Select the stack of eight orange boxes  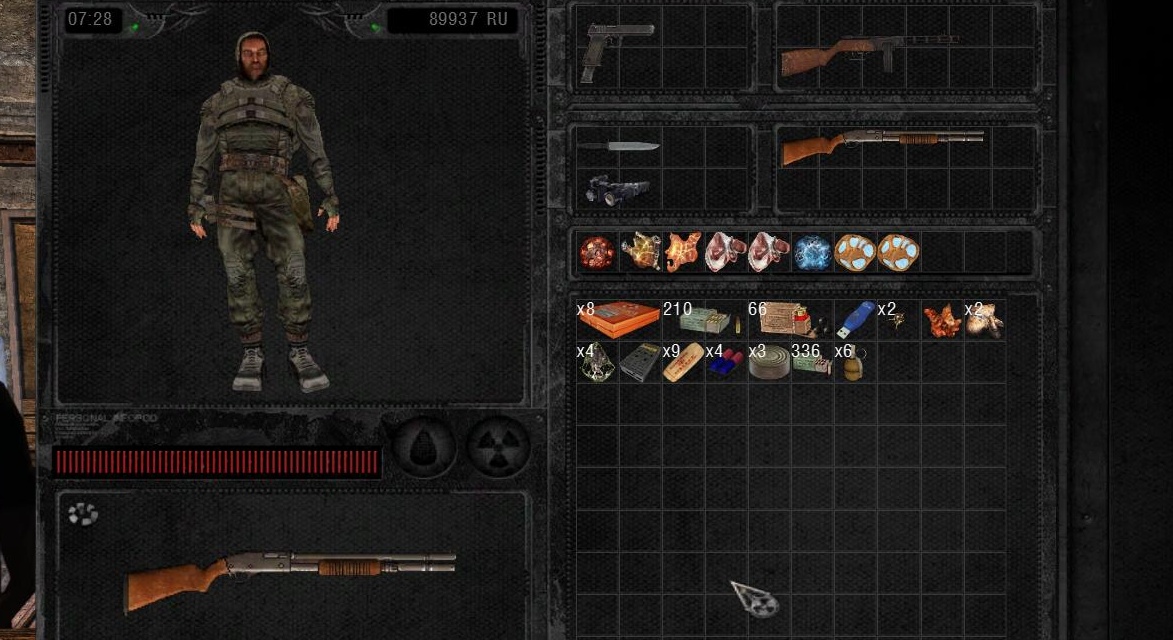(x=618, y=320)
